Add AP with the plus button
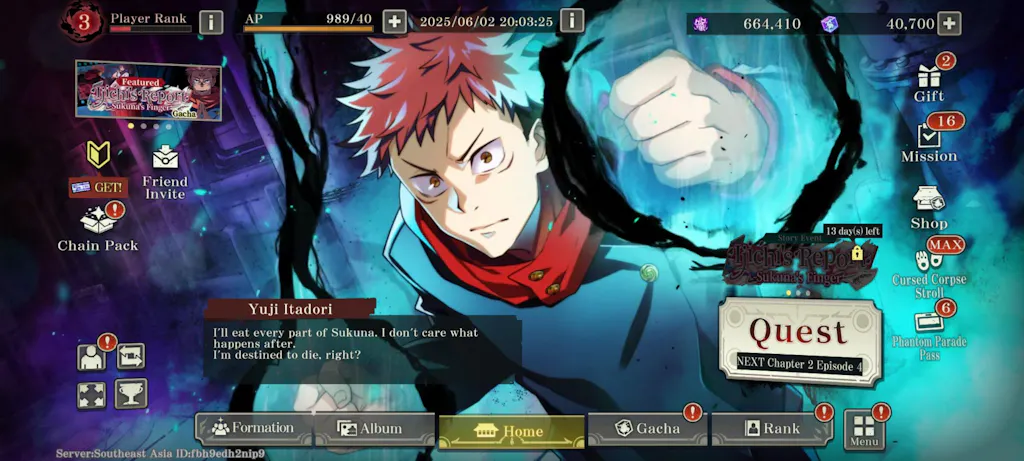Viewport: 1024px width, 461px height. (x=394, y=22)
